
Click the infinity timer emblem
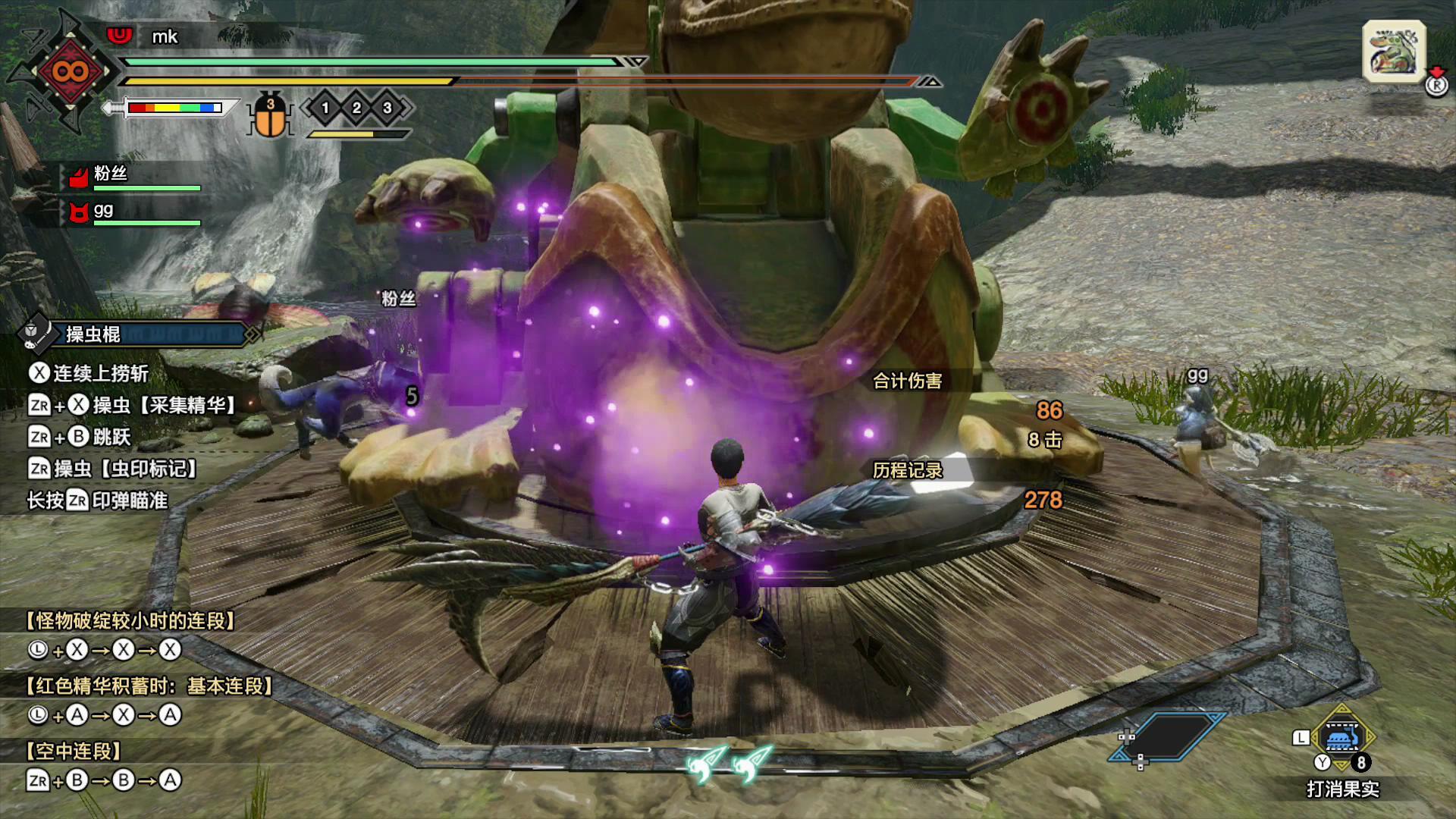70,72
